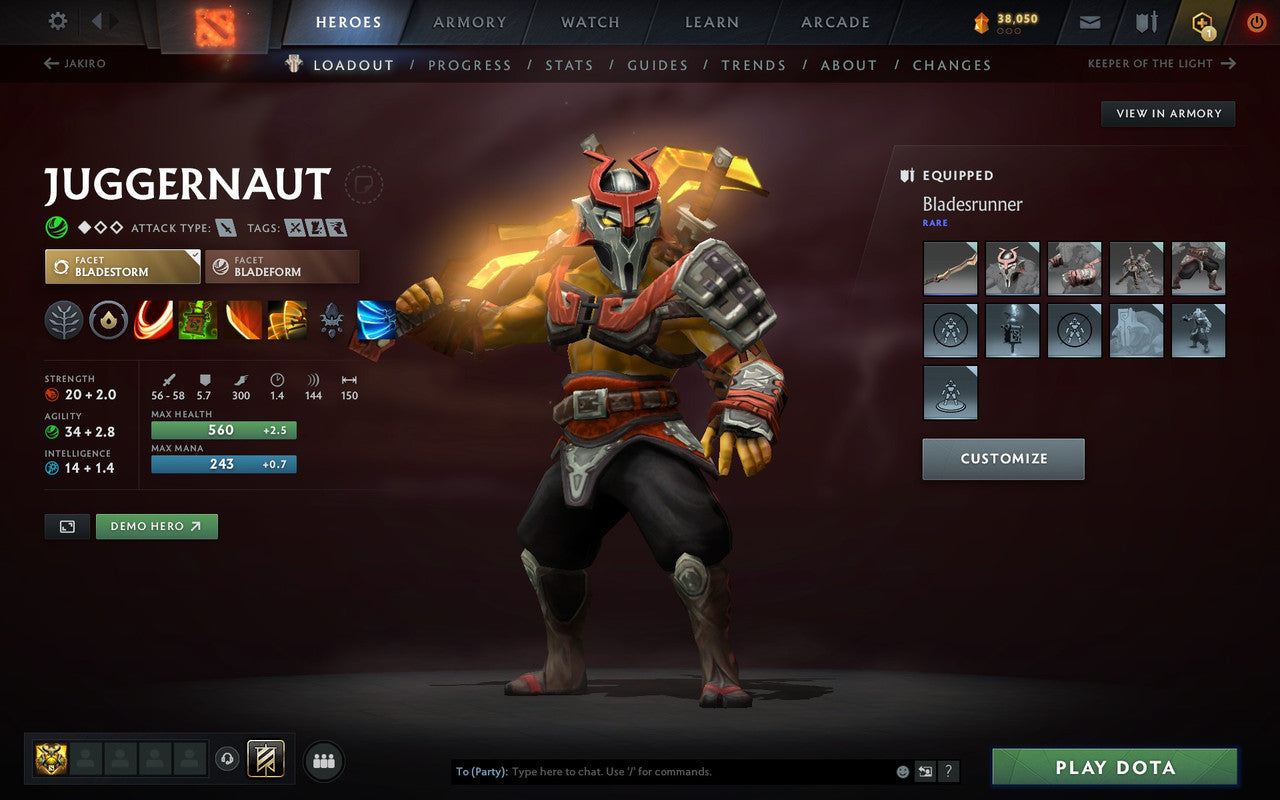Viewport: 1280px width, 800px height.
Task: Select the Bladestorm facet
Action: (122, 266)
